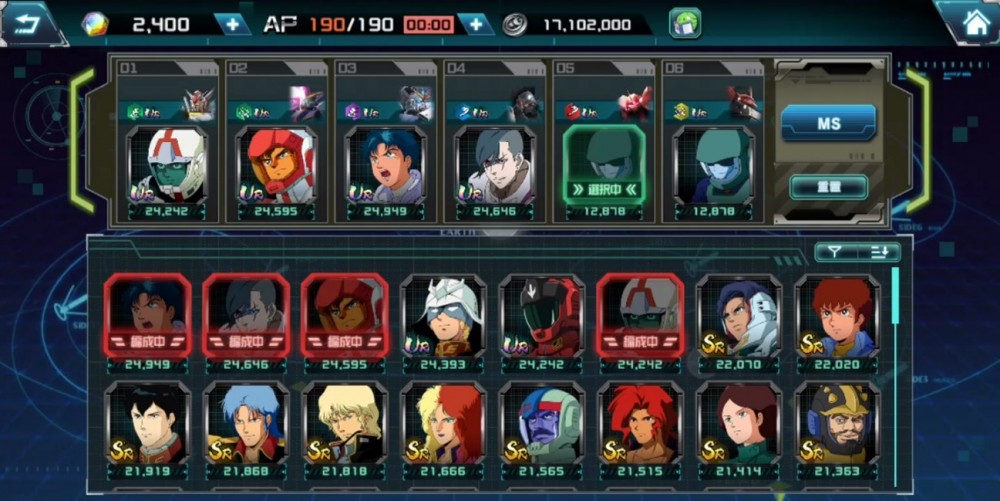Refill AP using its plus button
Image resolution: width=1000 pixels, height=501 pixels.
476,24
